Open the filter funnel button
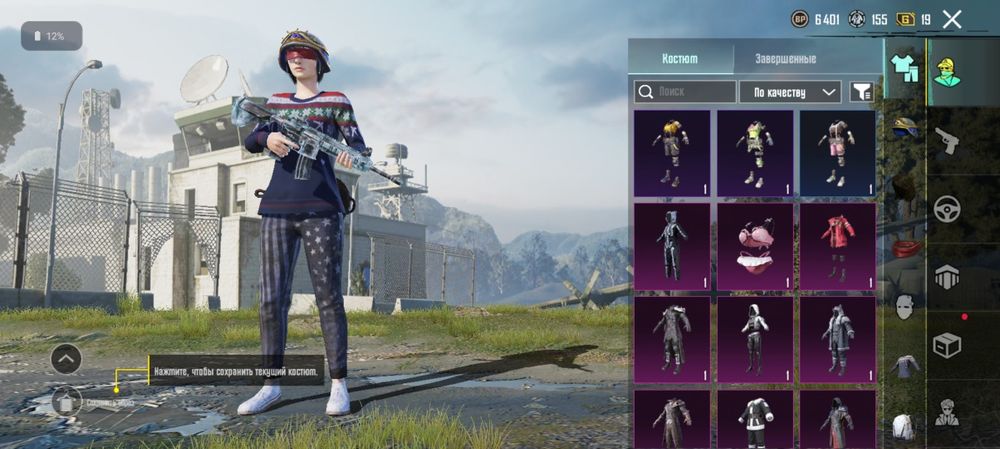 (860, 92)
